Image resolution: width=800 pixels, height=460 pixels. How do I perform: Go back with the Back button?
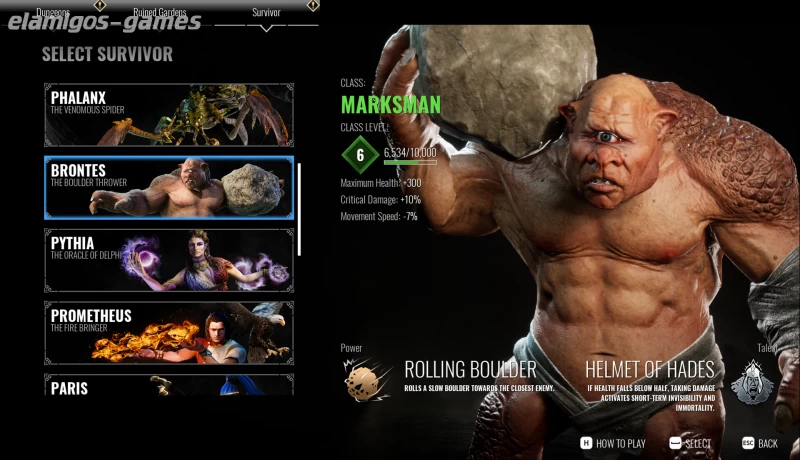coord(759,443)
